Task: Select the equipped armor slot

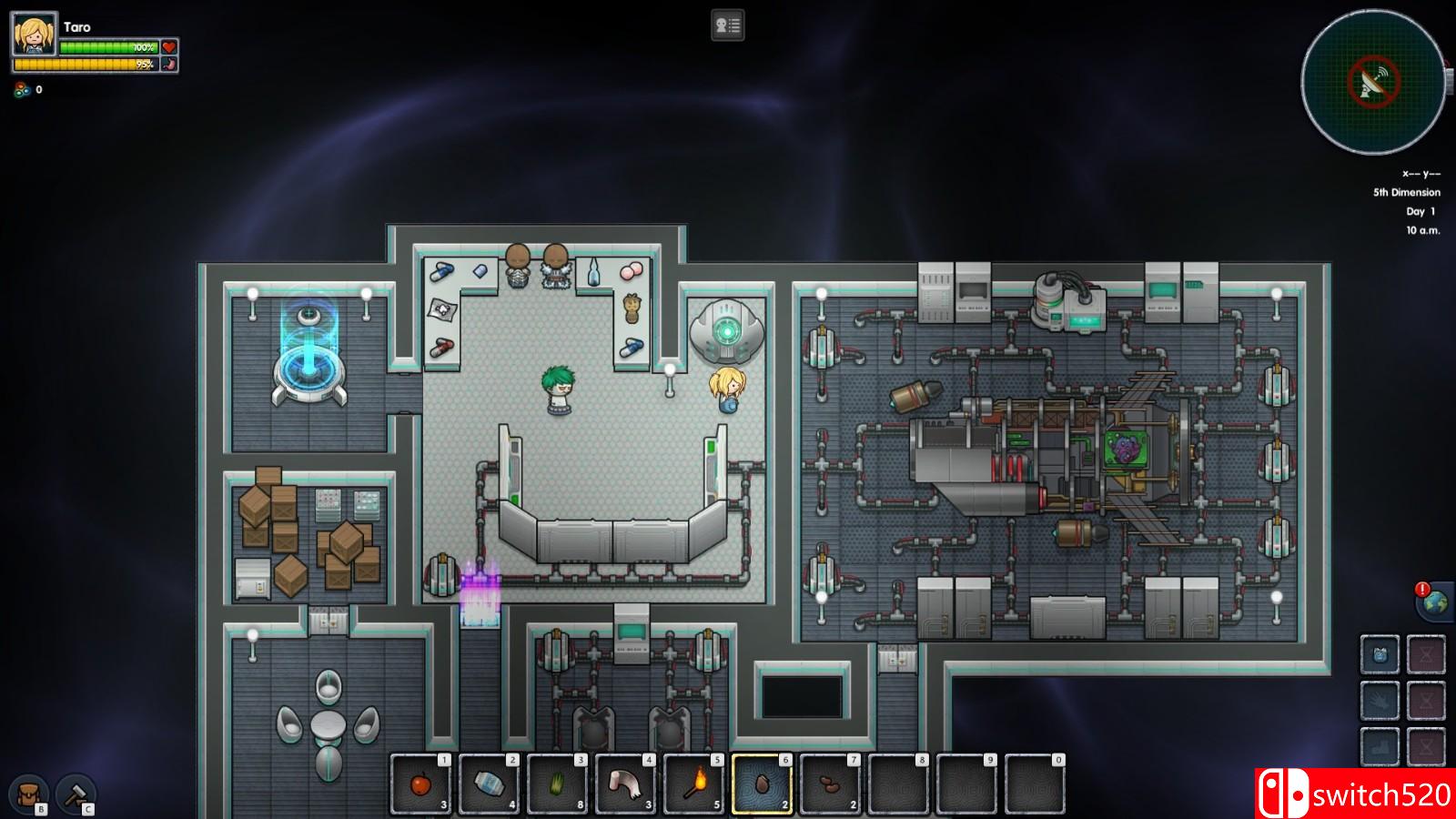Action: (x=1380, y=654)
